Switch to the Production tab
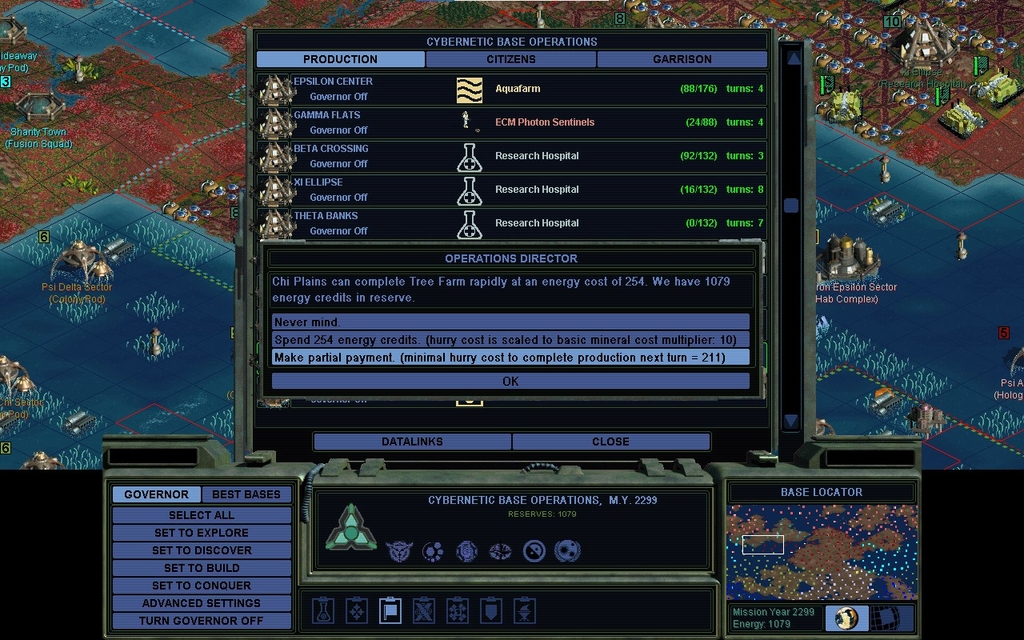 [x=340, y=59]
